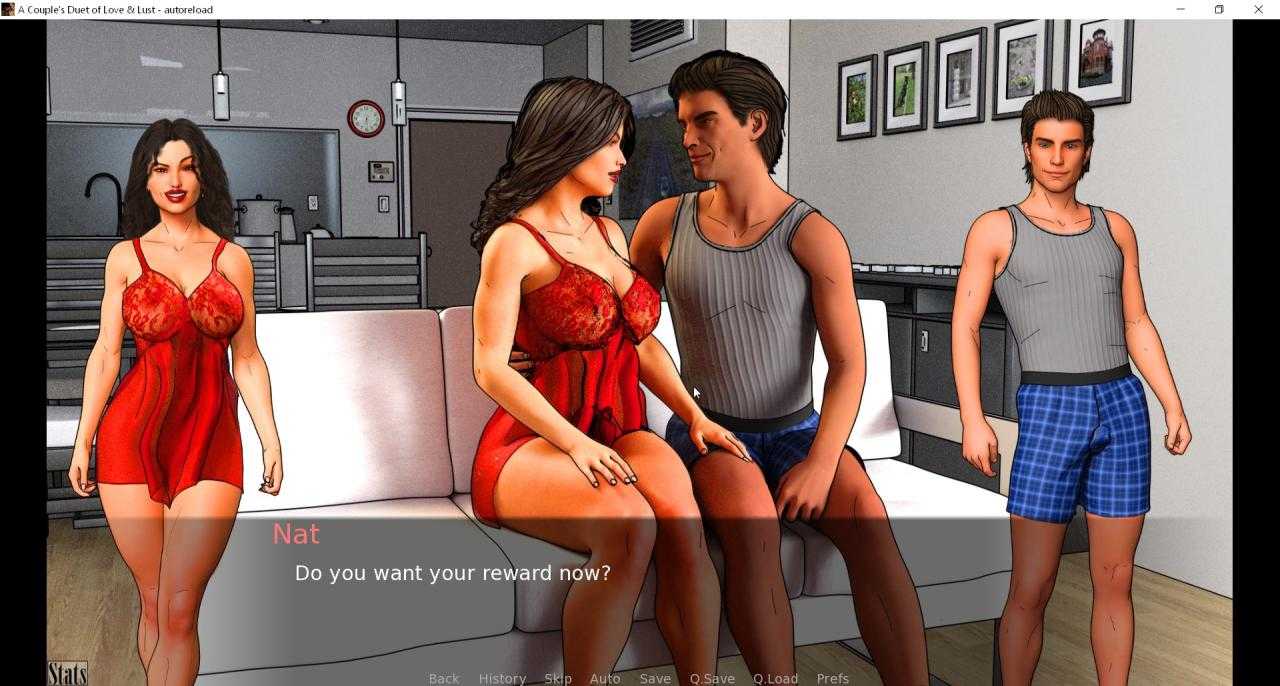The width and height of the screenshot is (1280, 686).
Task: Open the dialogue History log
Action: 502,678
